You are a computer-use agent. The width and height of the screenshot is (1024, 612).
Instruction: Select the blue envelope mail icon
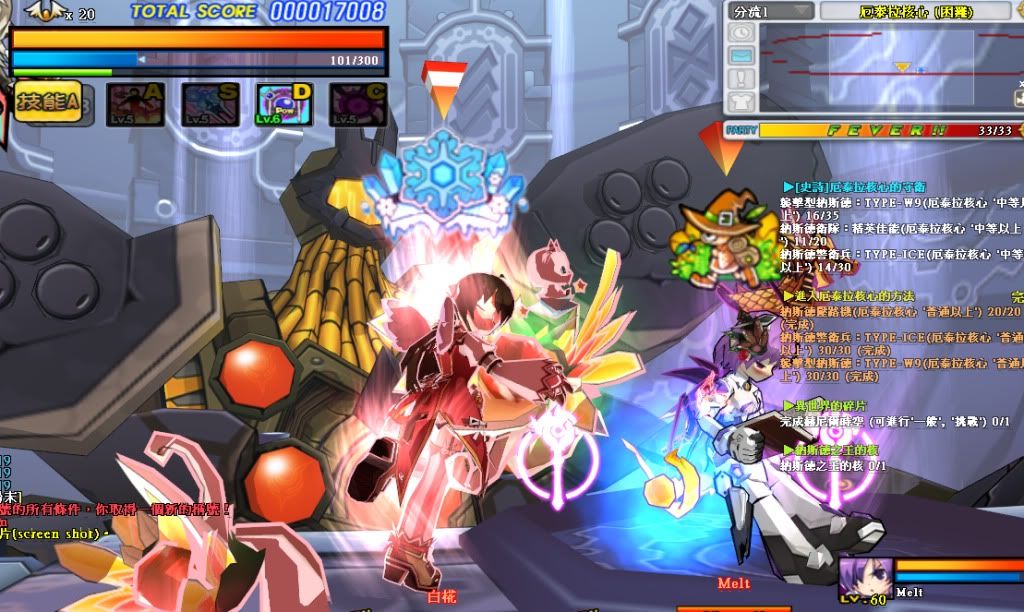tap(741, 56)
